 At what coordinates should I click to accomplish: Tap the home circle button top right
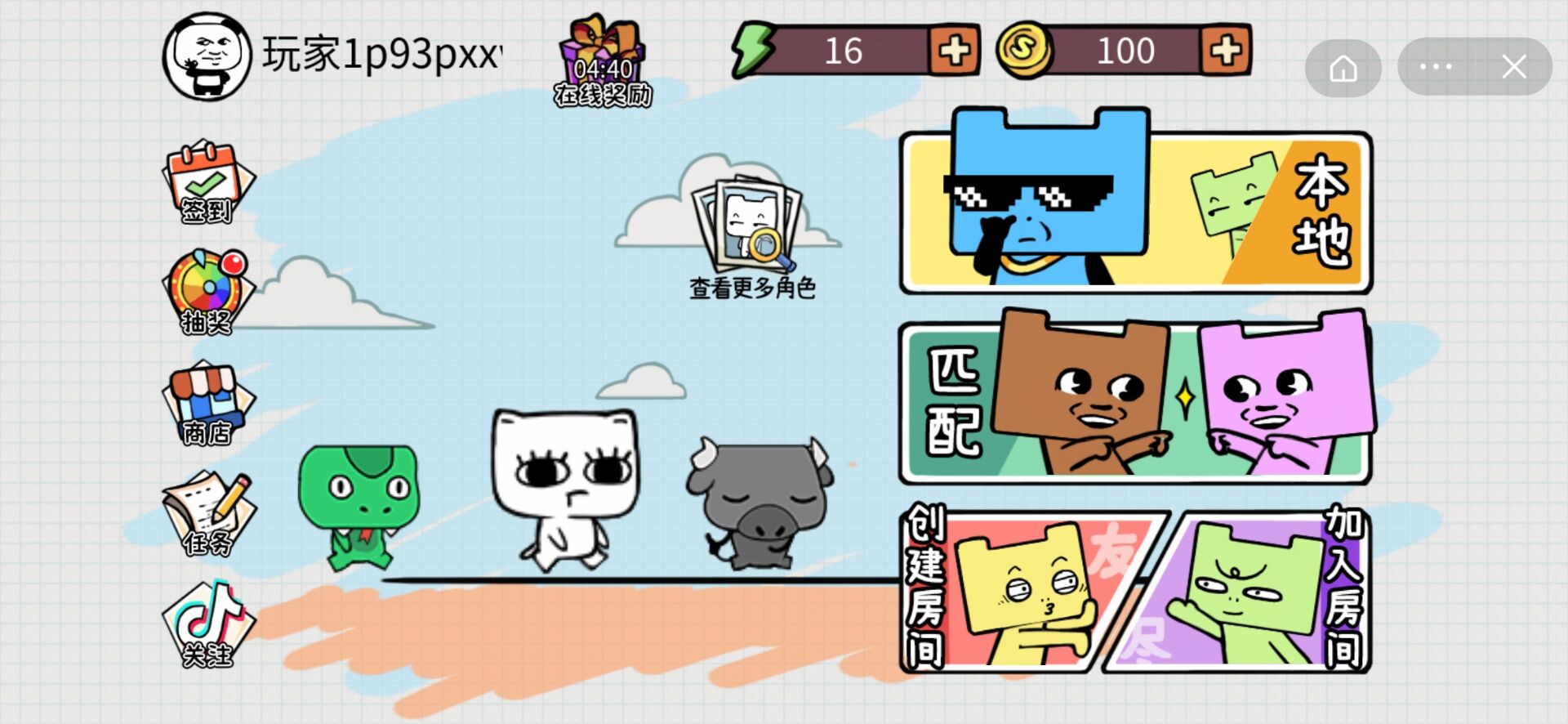click(1343, 67)
